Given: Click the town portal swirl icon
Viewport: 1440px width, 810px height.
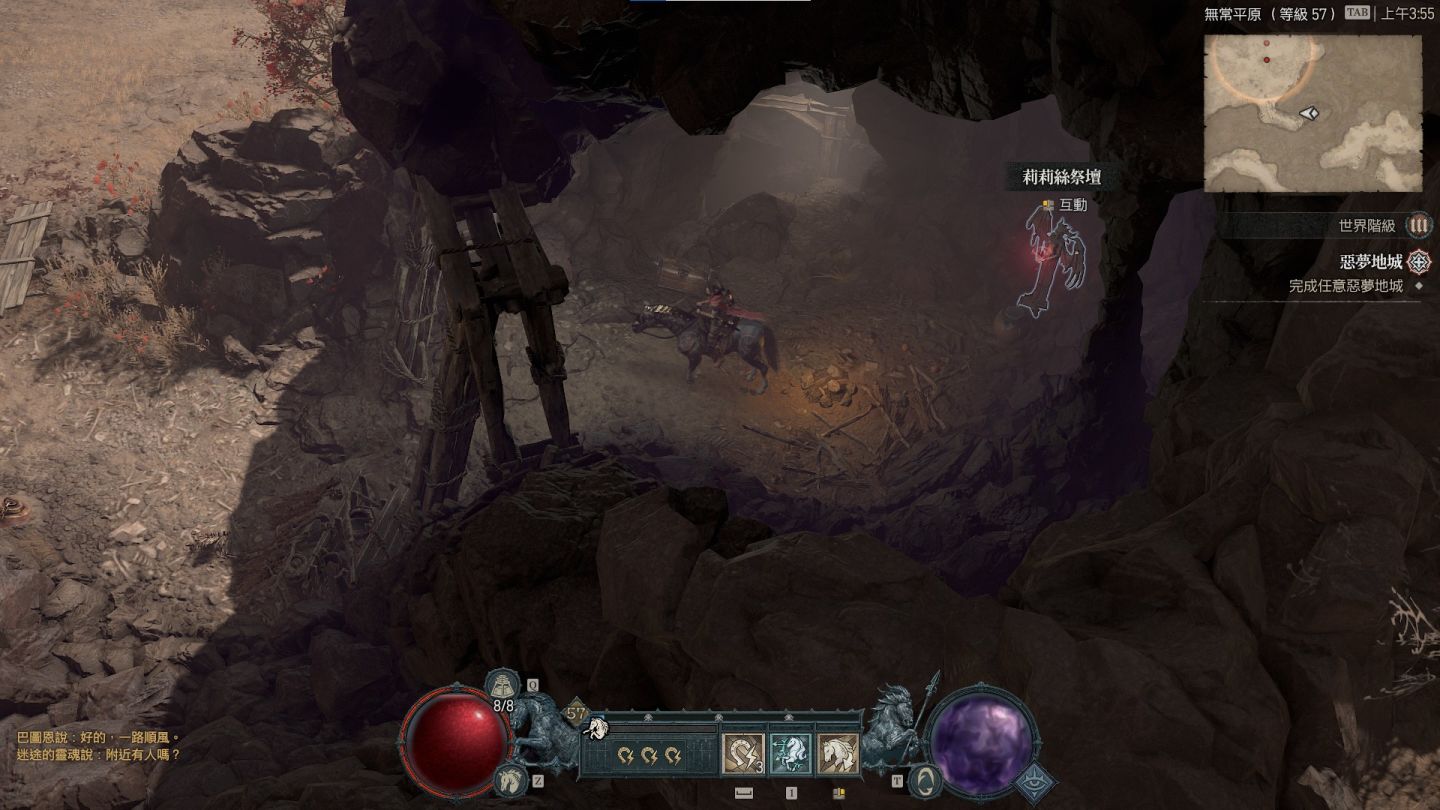Looking at the screenshot, I should point(926,778).
